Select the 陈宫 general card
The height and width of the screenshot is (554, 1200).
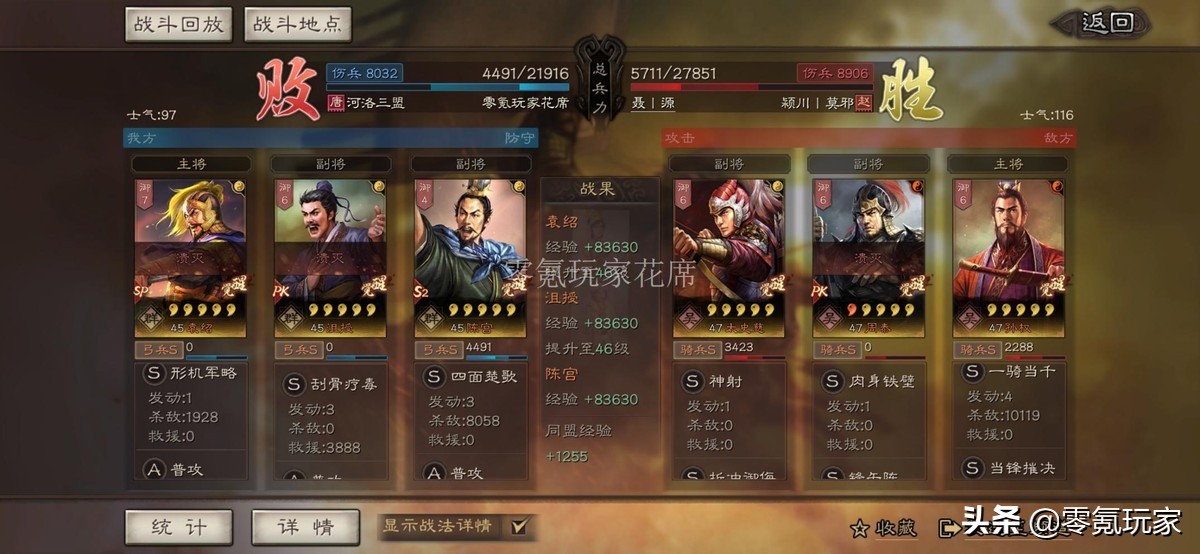tap(469, 257)
